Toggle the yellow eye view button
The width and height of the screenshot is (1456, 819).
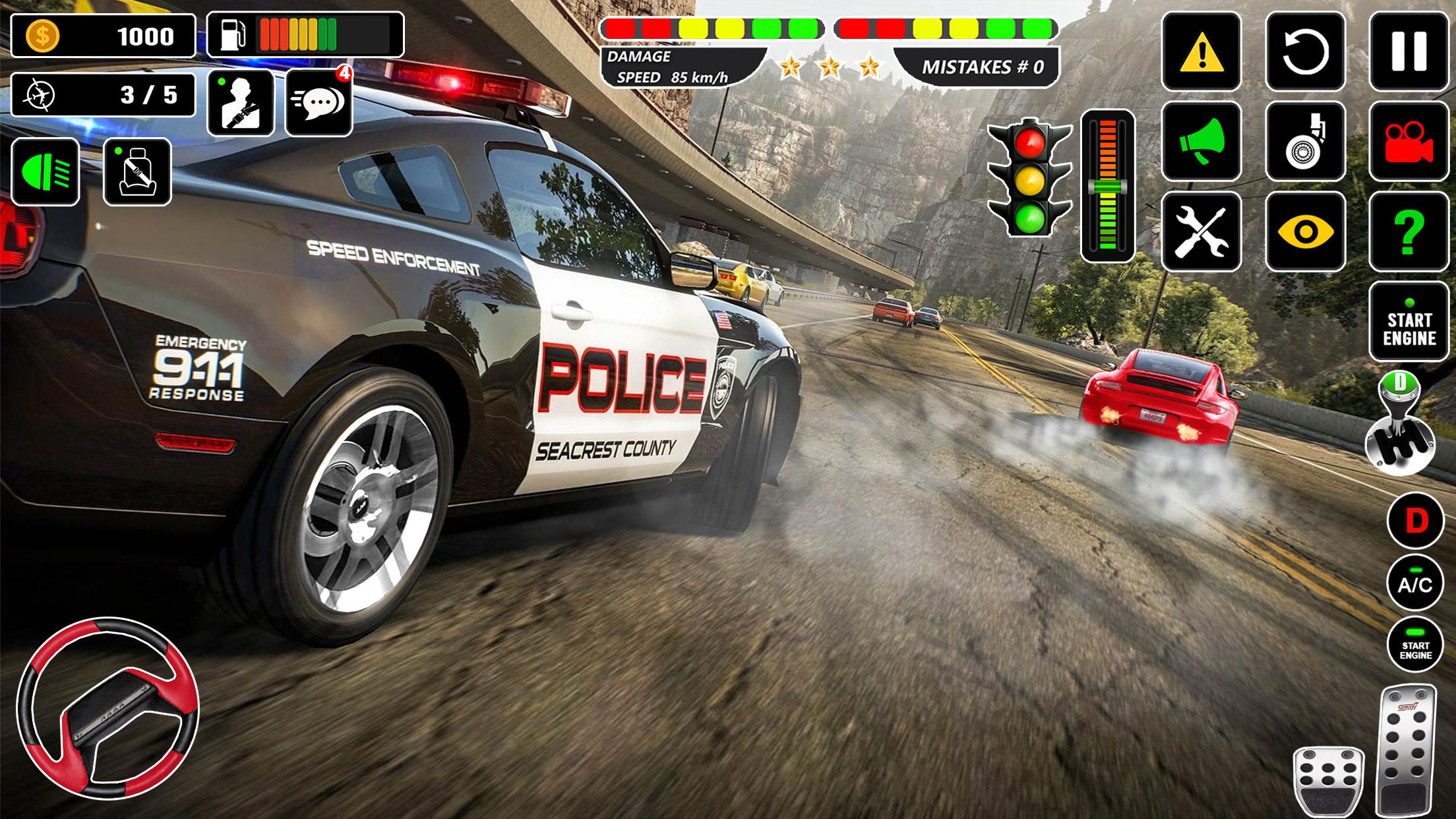pyautogui.click(x=1305, y=231)
